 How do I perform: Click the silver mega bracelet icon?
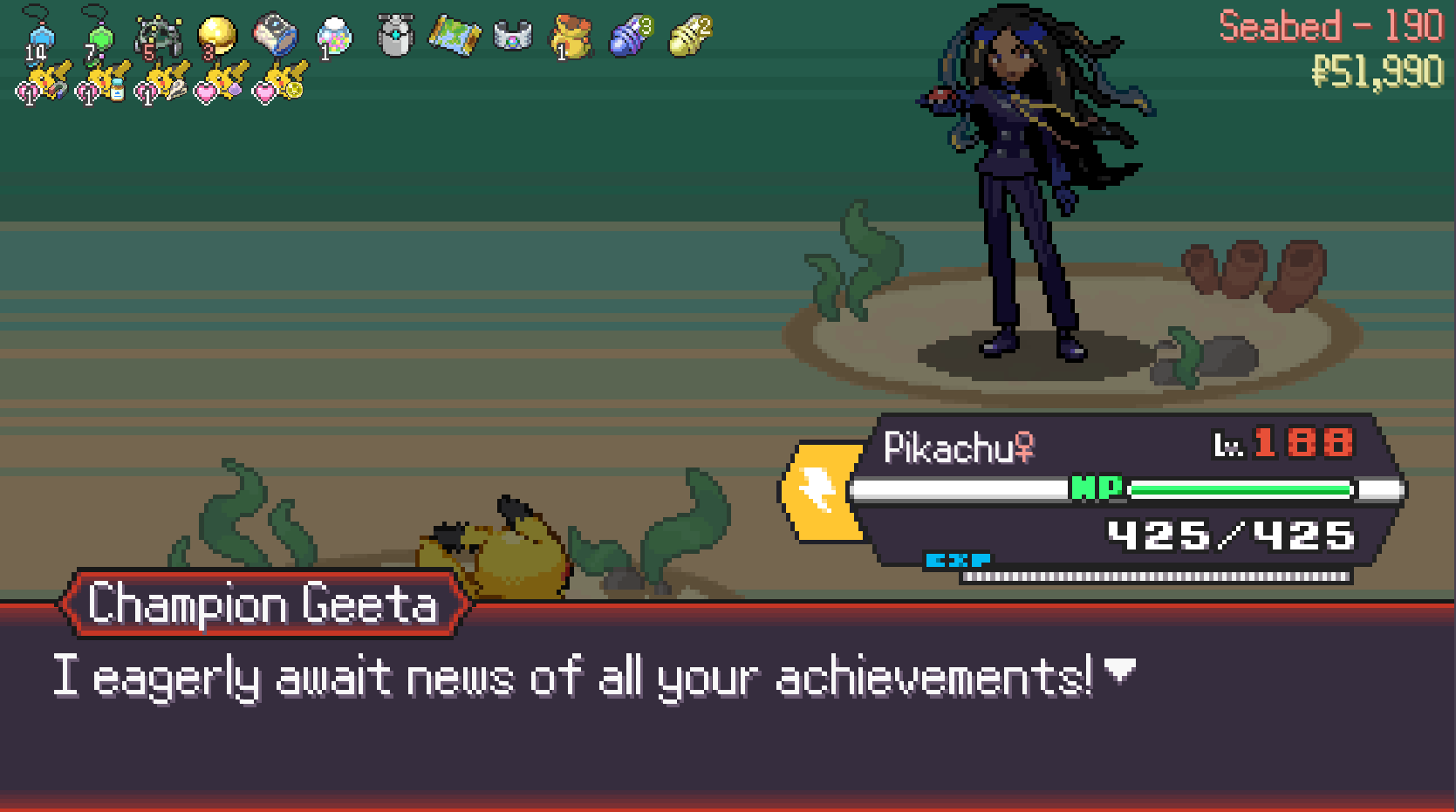coord(513,37)
